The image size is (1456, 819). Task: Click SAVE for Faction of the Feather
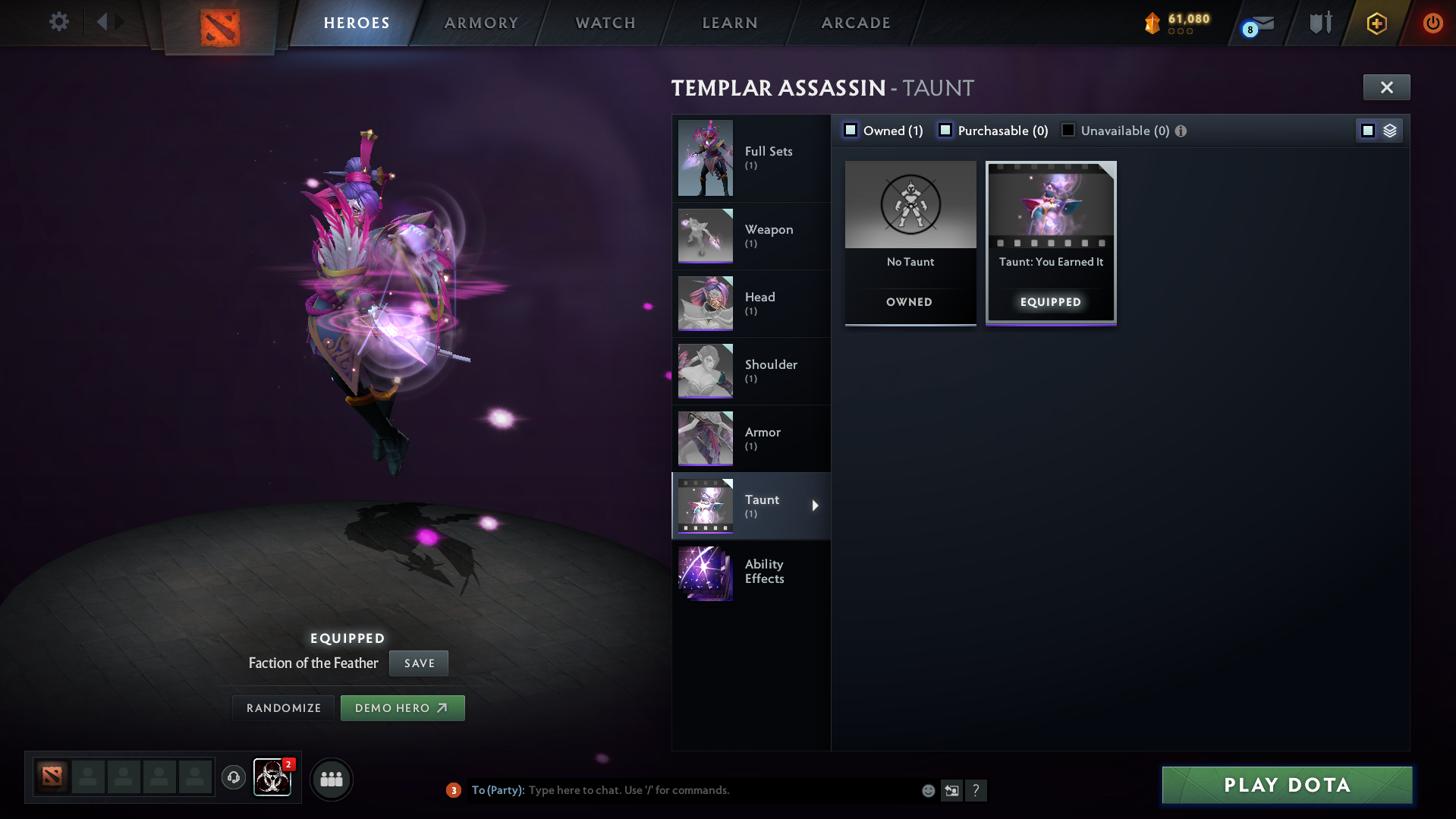pyautogui.click(x=418, y=663)
